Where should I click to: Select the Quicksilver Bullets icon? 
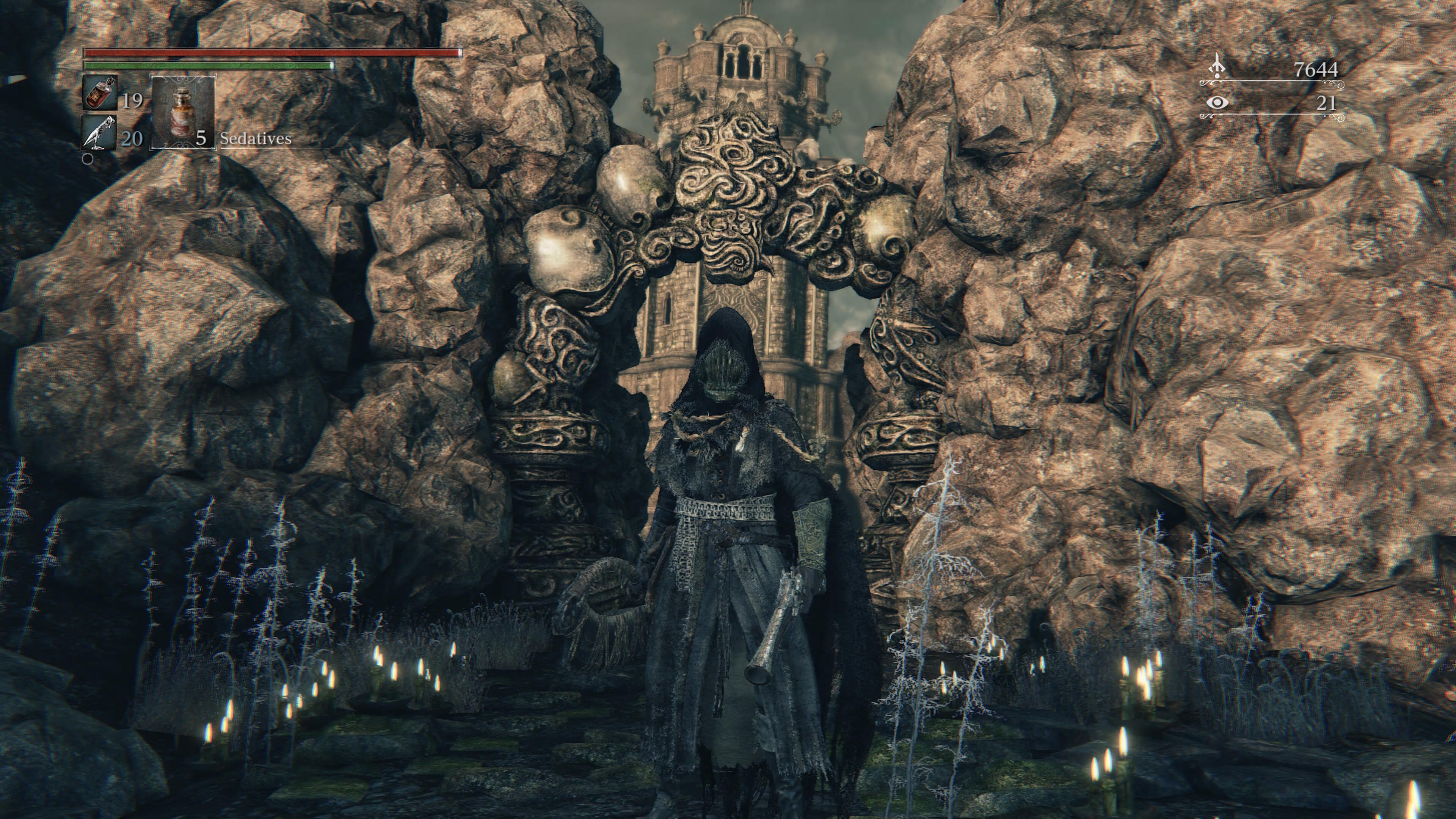coord(100,133)
